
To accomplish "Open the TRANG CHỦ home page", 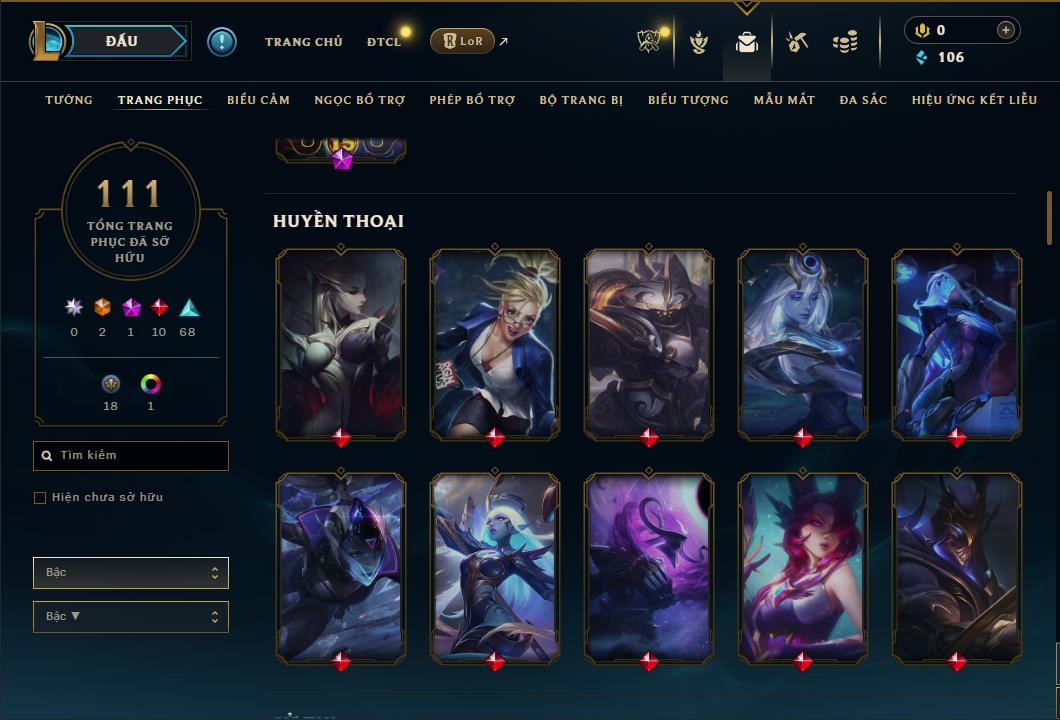I will [303, 42].
